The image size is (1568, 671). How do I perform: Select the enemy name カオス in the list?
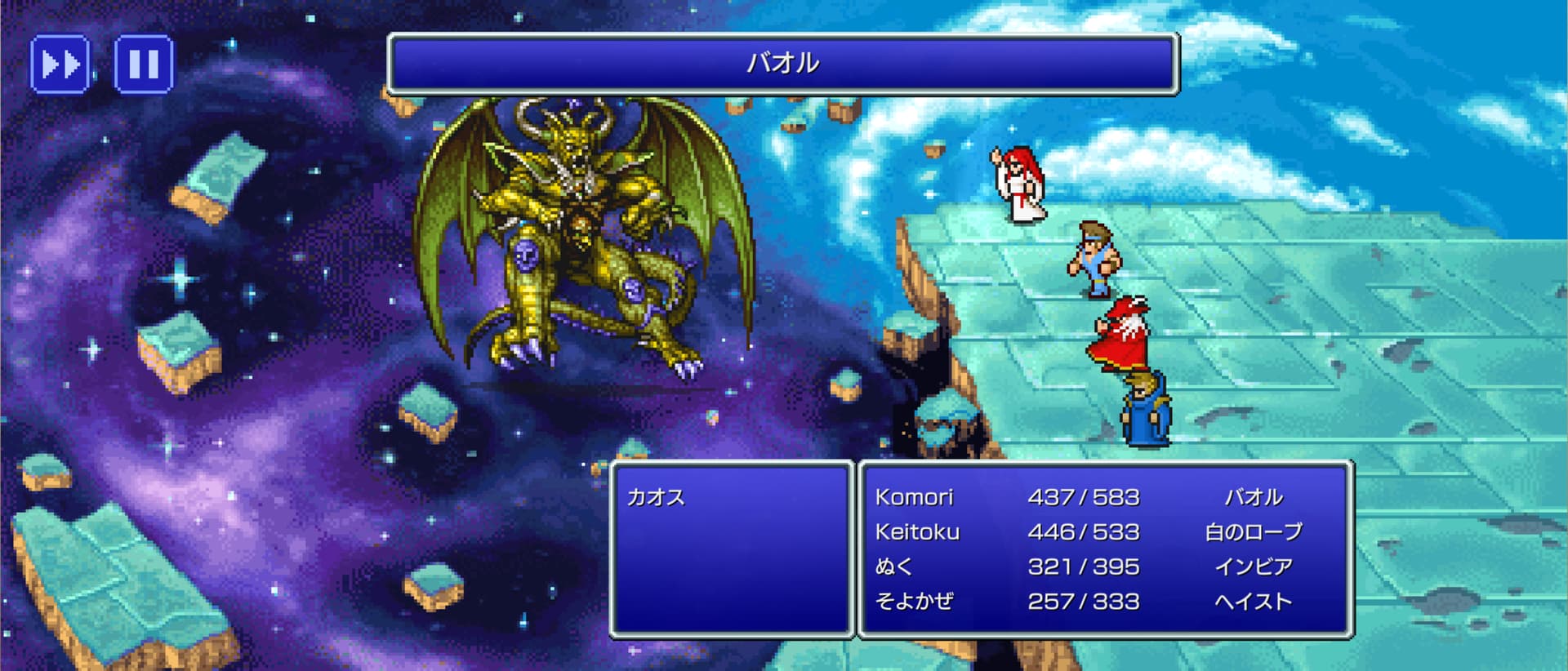point(656,497)
